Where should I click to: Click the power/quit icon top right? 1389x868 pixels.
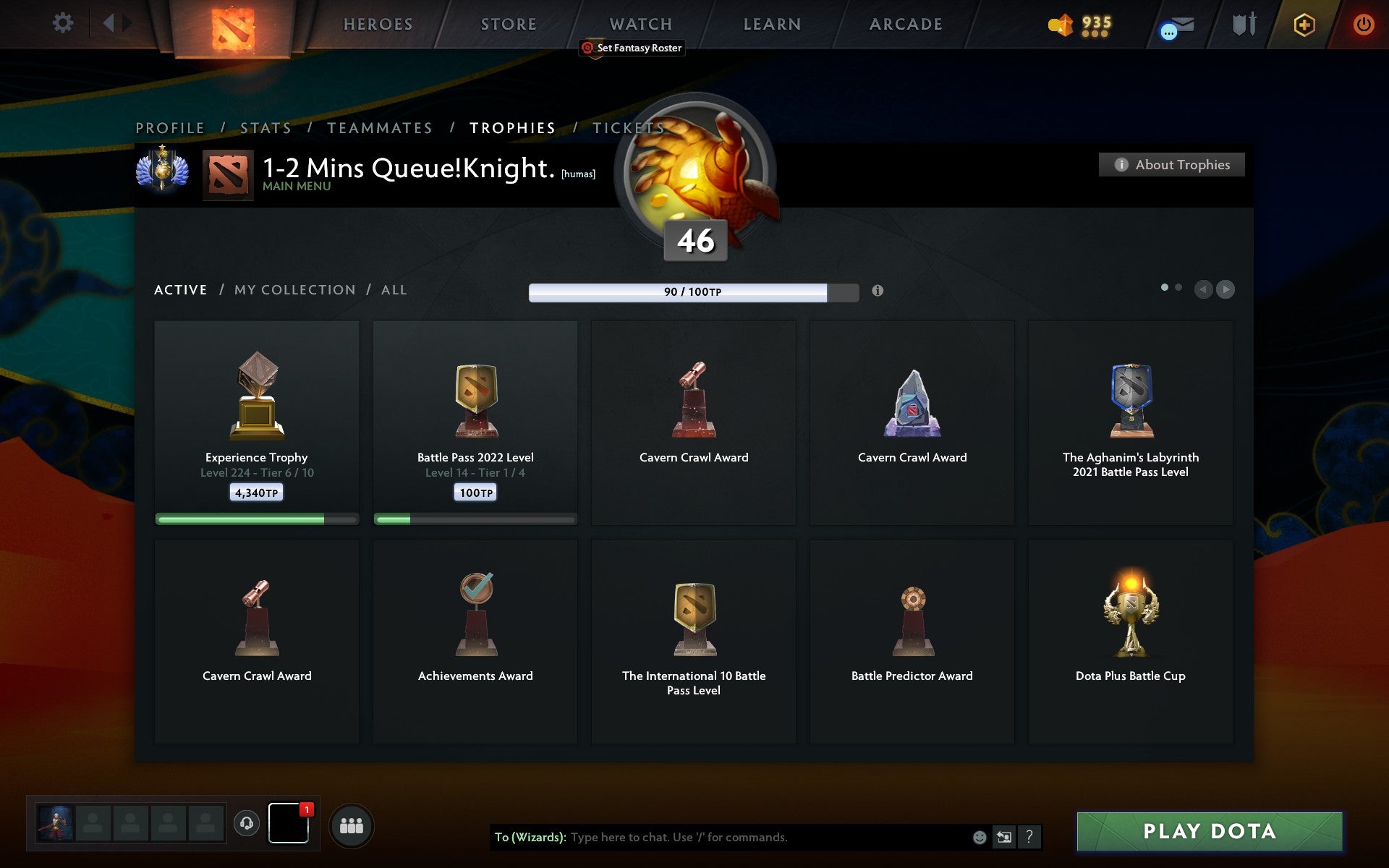(1363, 23)
